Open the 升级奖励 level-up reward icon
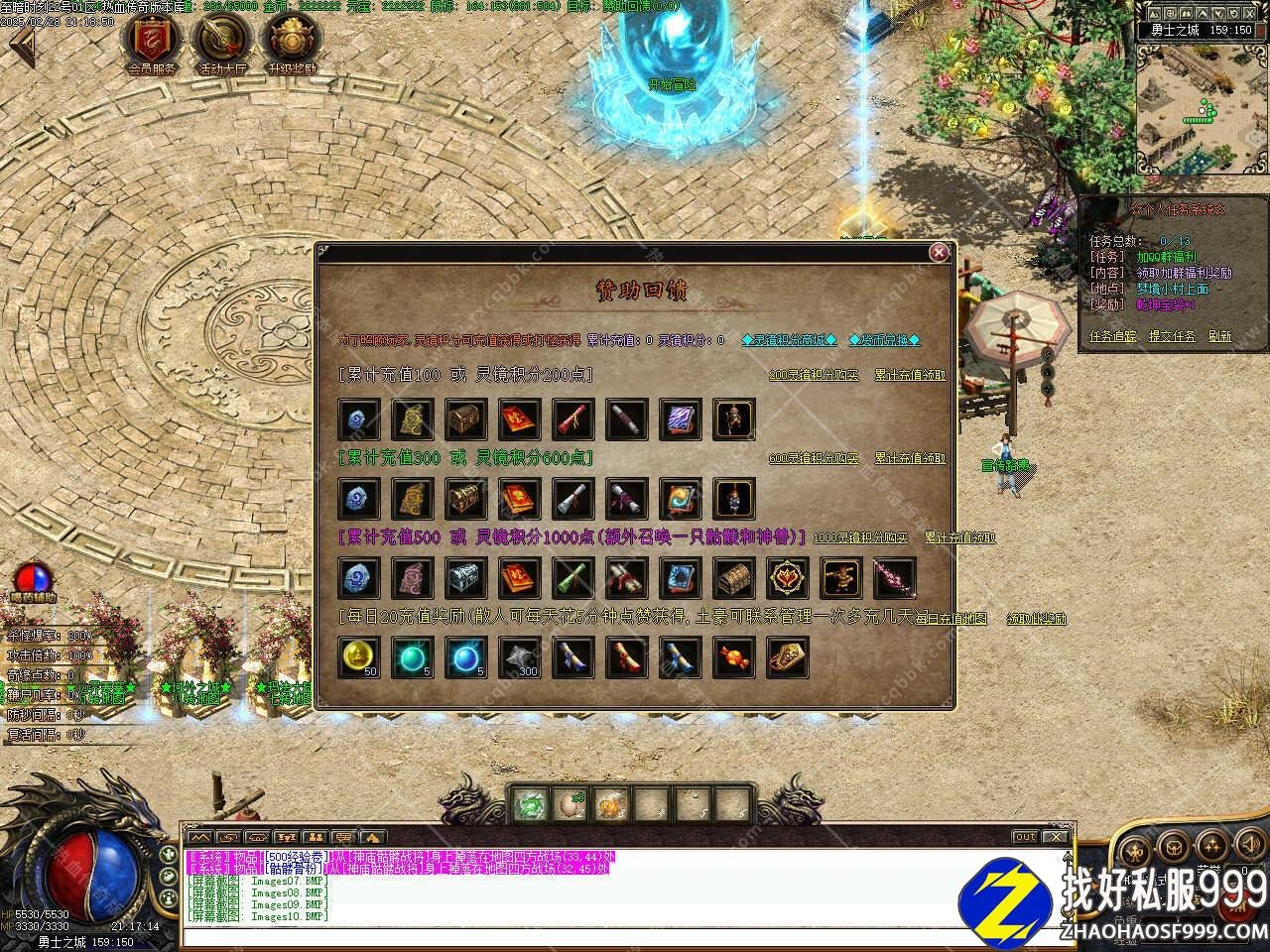Image resolution: width=1270 pixels, height=952 pixels. (292, 42)
